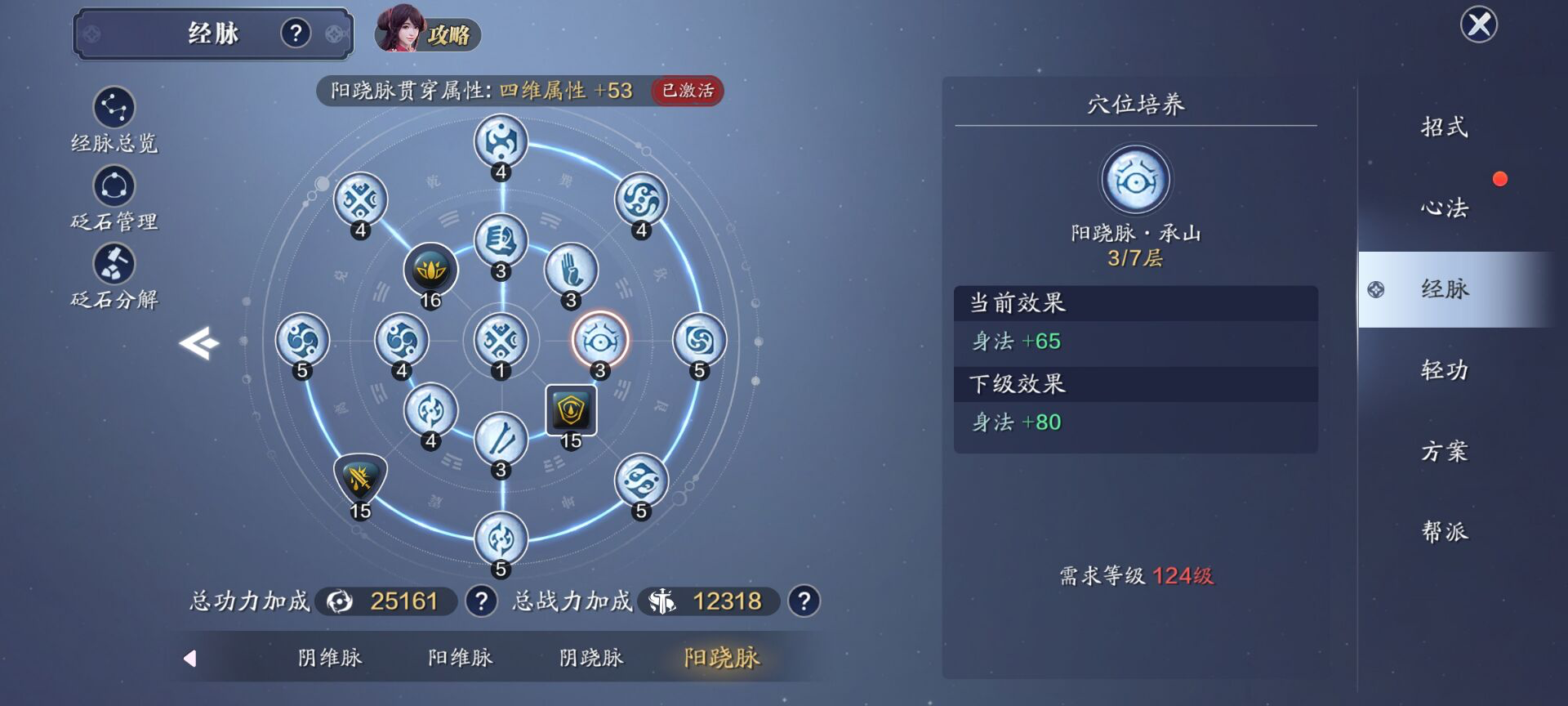Viewport: 1568px width, 706px height.
Task: Select the golden lotus node level 16
Action: (x=430, y=270)
